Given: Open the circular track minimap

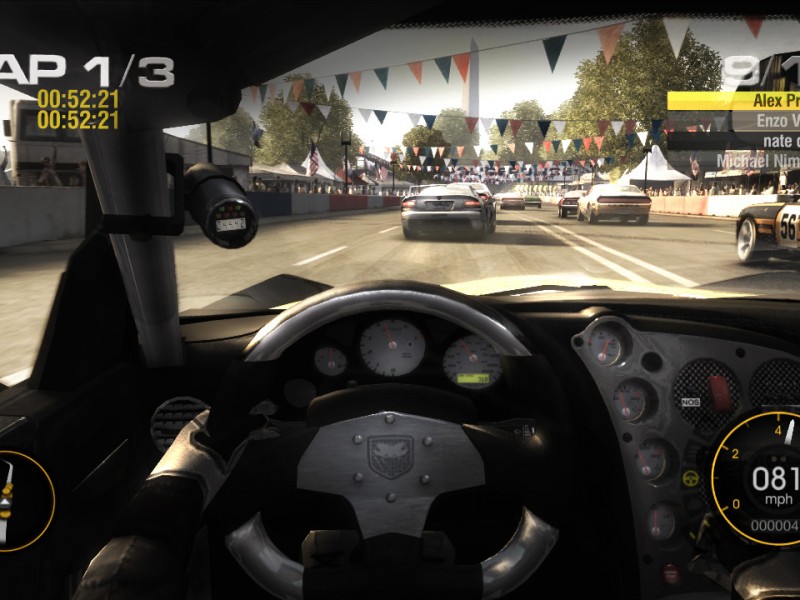Looking at the screenshot, I should coord(22,500).
